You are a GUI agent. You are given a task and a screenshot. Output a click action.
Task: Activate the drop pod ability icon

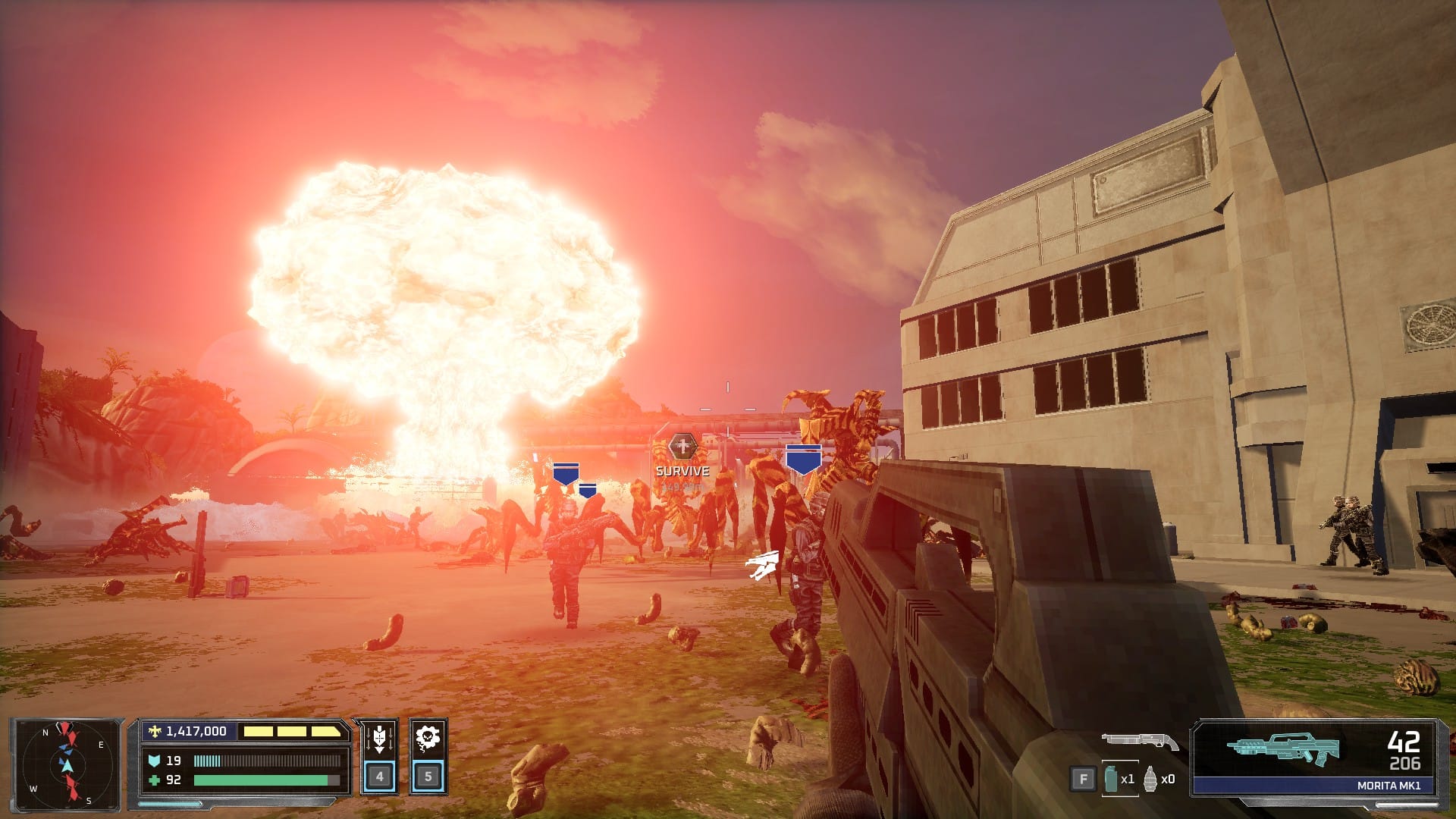coord(379,739)
